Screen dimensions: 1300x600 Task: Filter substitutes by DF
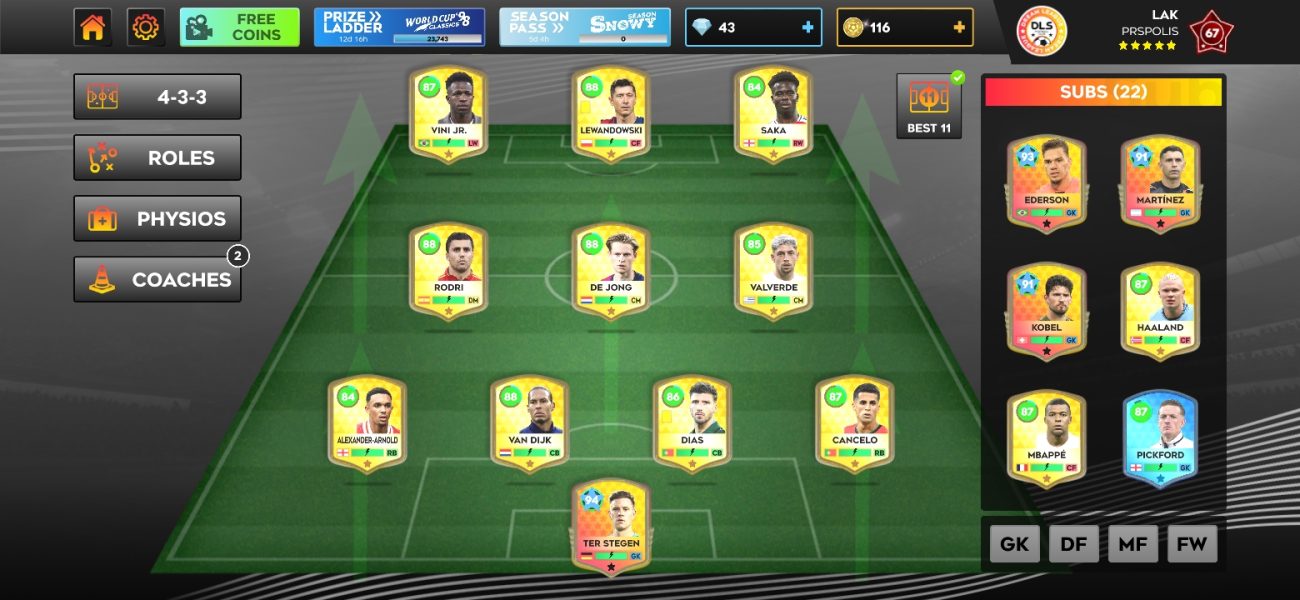[x=1074, y=544]
